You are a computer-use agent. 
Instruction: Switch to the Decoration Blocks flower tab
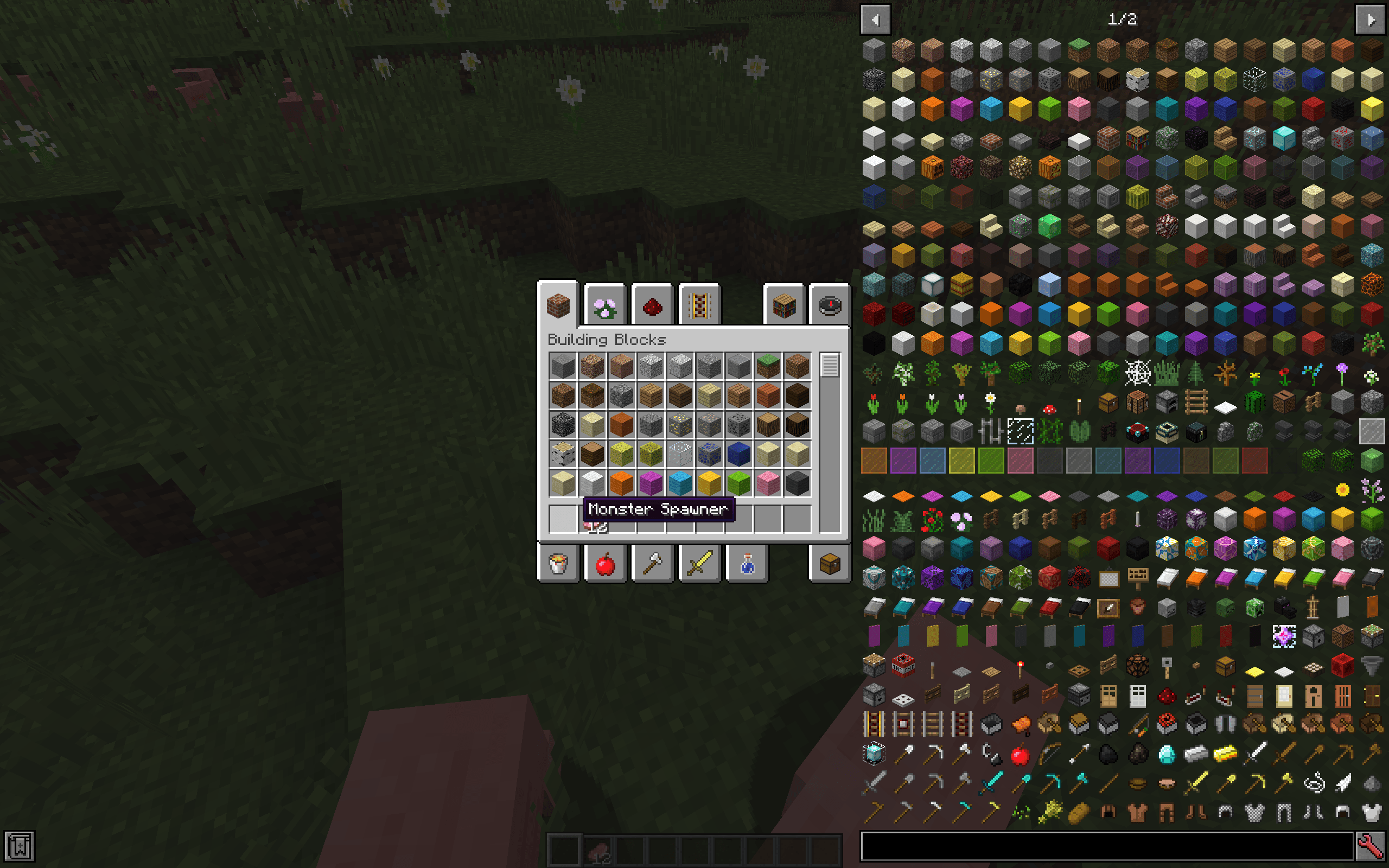tap(606, 306)
